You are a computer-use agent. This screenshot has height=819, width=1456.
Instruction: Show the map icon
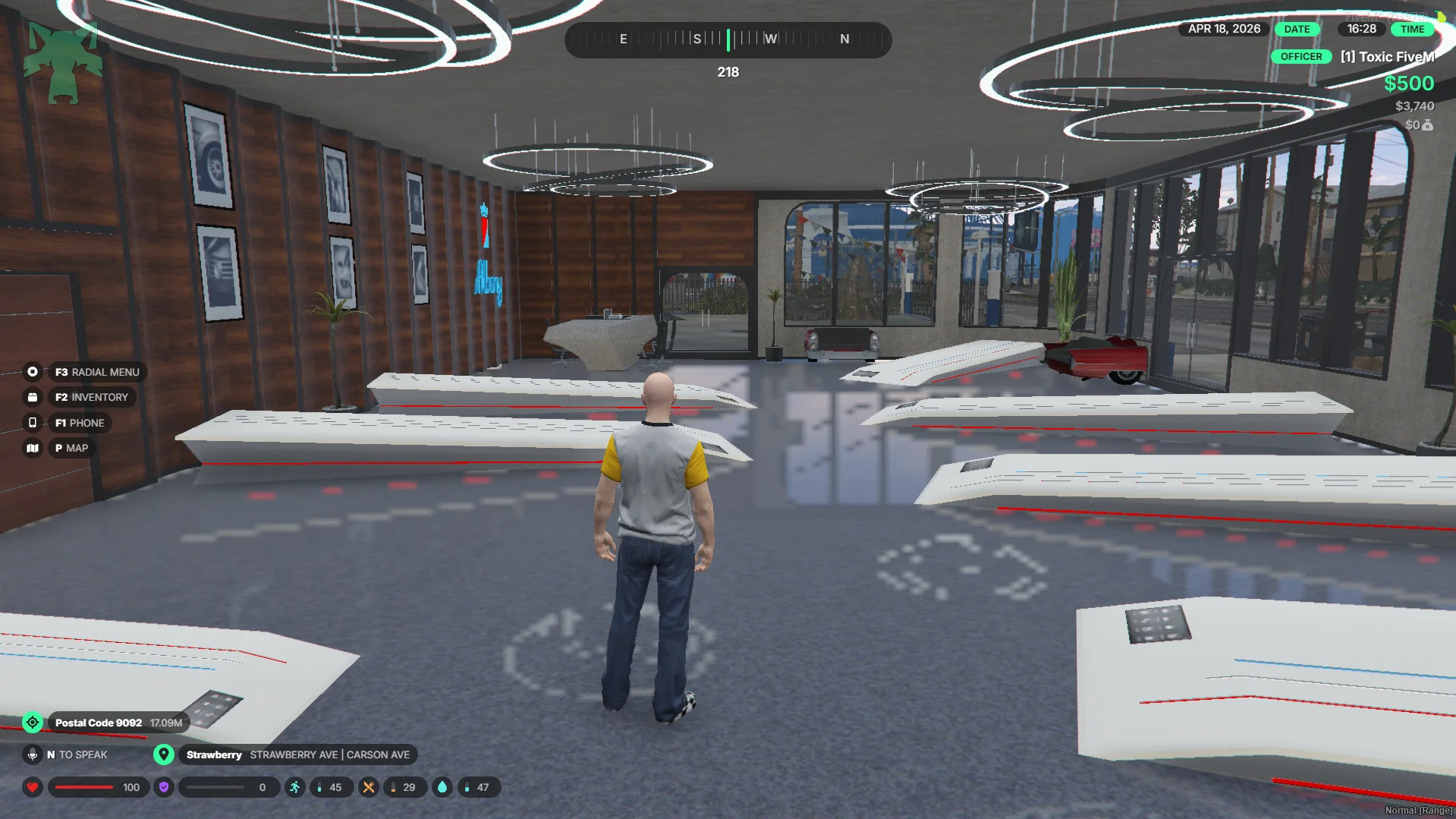click(x=33, y=448)
